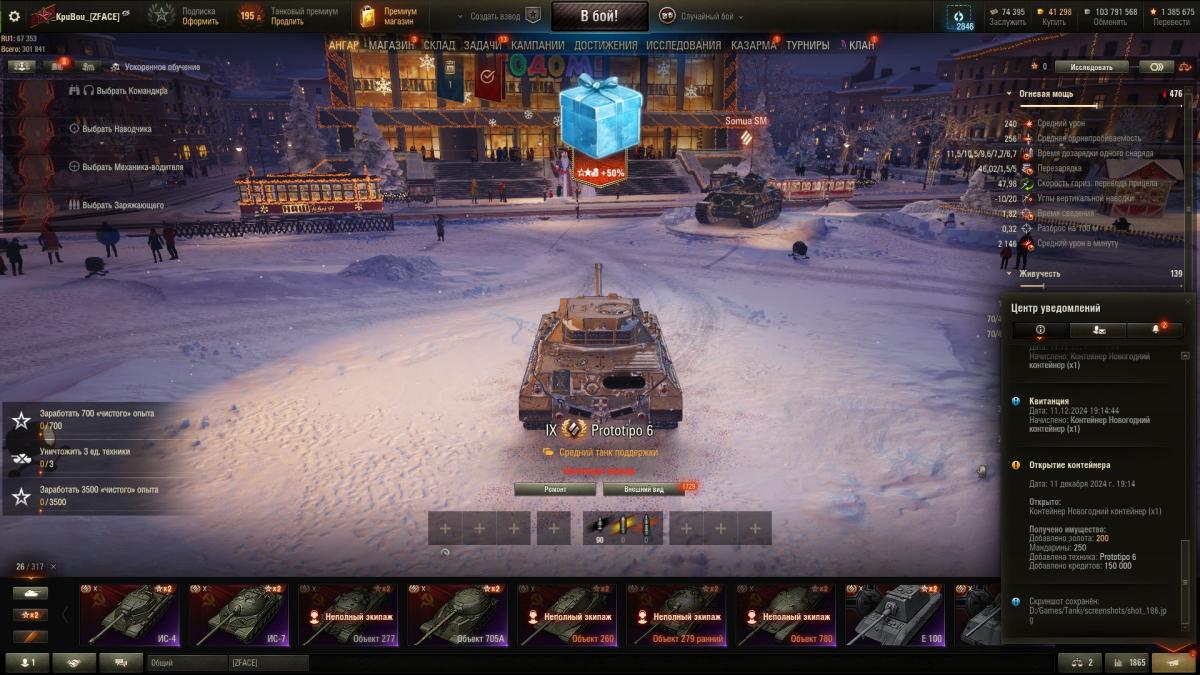This screenshot has width=1200, height=675.
Task: Open Внешний вид customization
Action: click(643, 489)
